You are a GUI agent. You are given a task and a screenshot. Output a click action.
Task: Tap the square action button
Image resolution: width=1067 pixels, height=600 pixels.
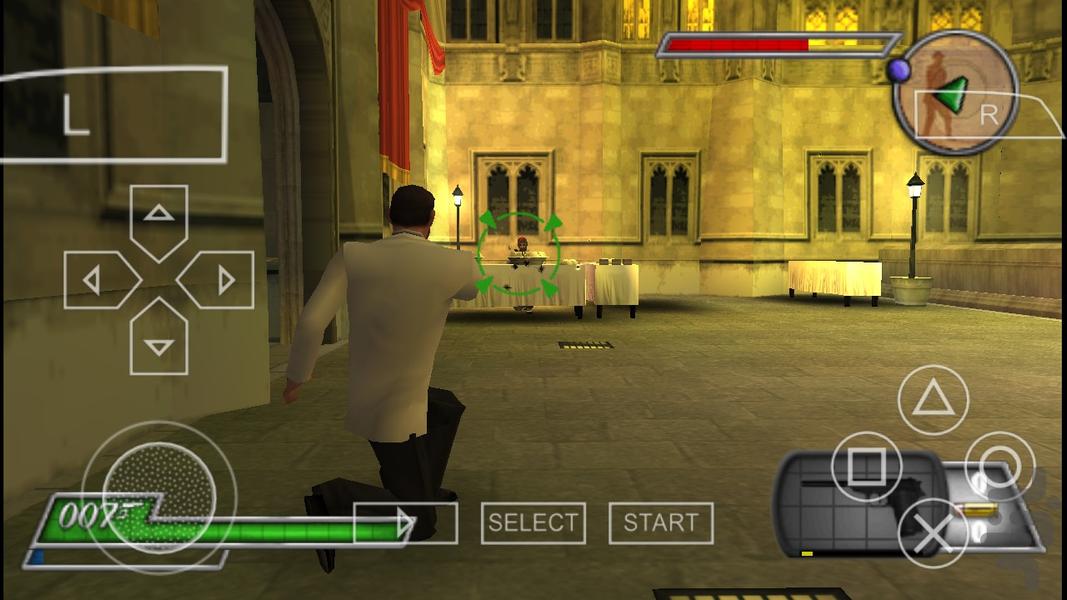click(x=866, y=466)
